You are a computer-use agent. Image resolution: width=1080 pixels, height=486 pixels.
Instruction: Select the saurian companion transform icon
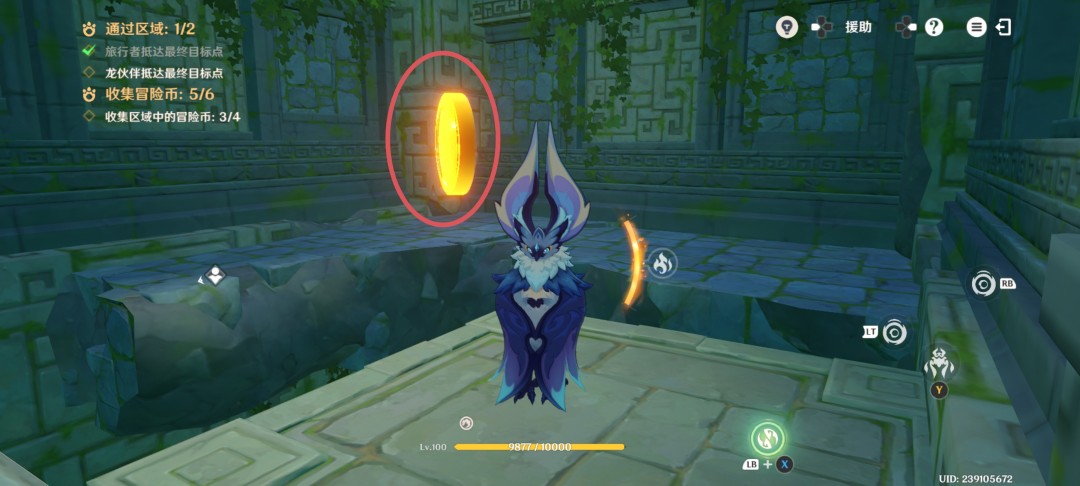click(x=939, y=363)
